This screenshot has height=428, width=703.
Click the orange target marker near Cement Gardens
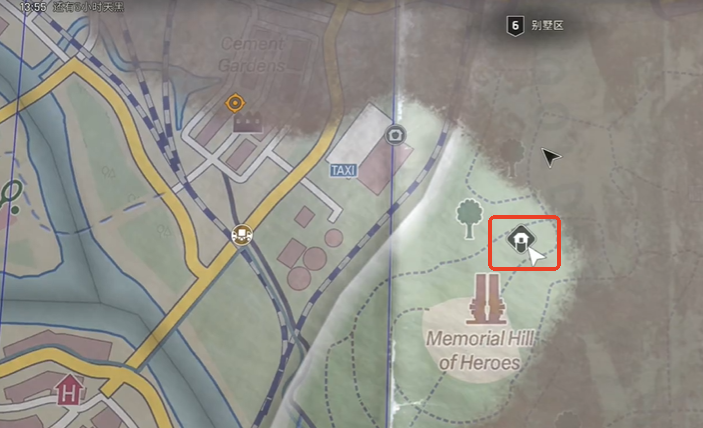[x=235, y=102]
